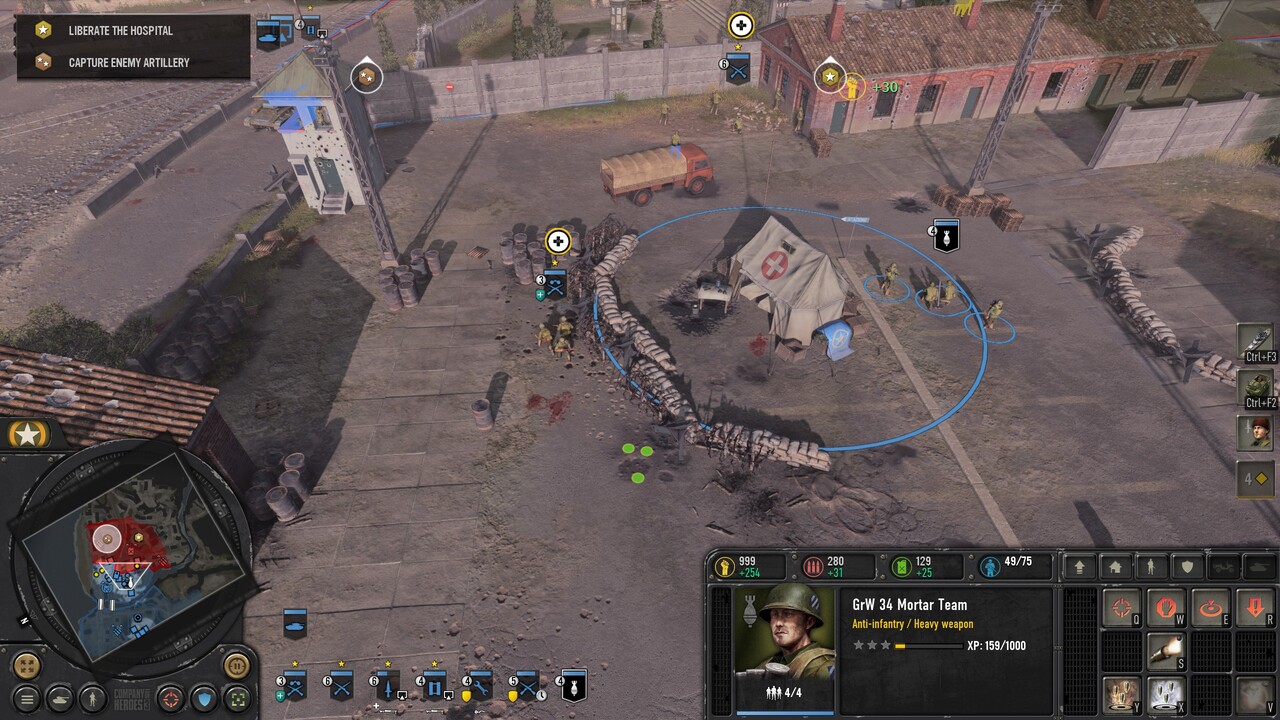Activate the retreat command with the down arrow
The image size is (1280, 720).
pyautogui.click(x=1254, y=607)
